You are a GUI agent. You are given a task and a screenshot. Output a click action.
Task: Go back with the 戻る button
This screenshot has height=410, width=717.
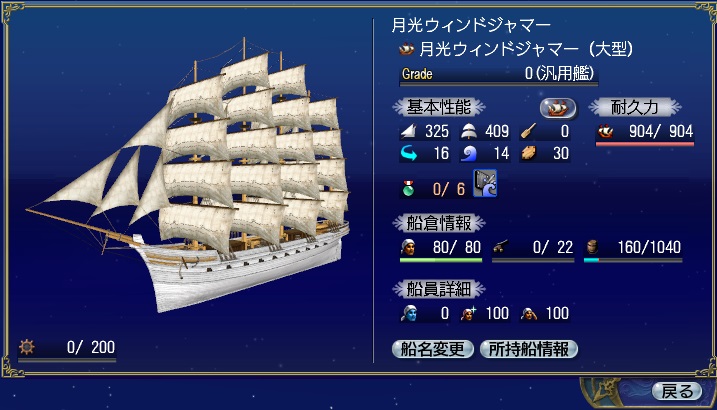click(x=676, y=390)
